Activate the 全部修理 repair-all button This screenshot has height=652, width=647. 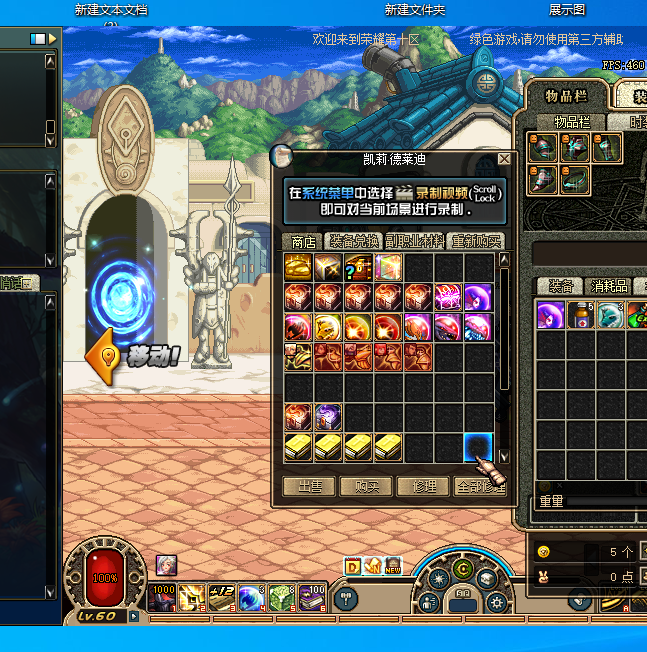pos(480,486)
